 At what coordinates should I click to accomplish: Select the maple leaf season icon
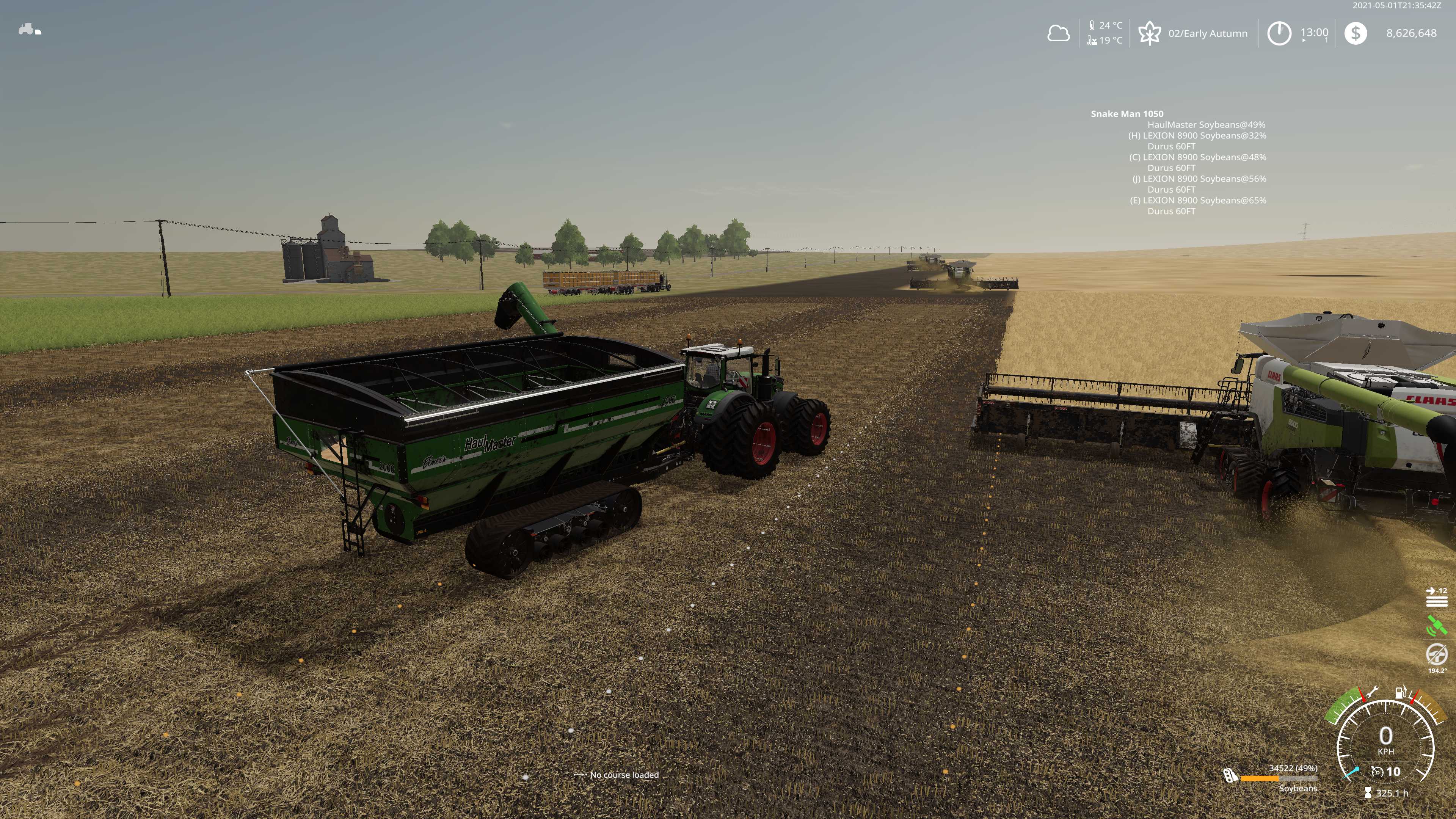pyautogui.click(x=1149, y=33)
